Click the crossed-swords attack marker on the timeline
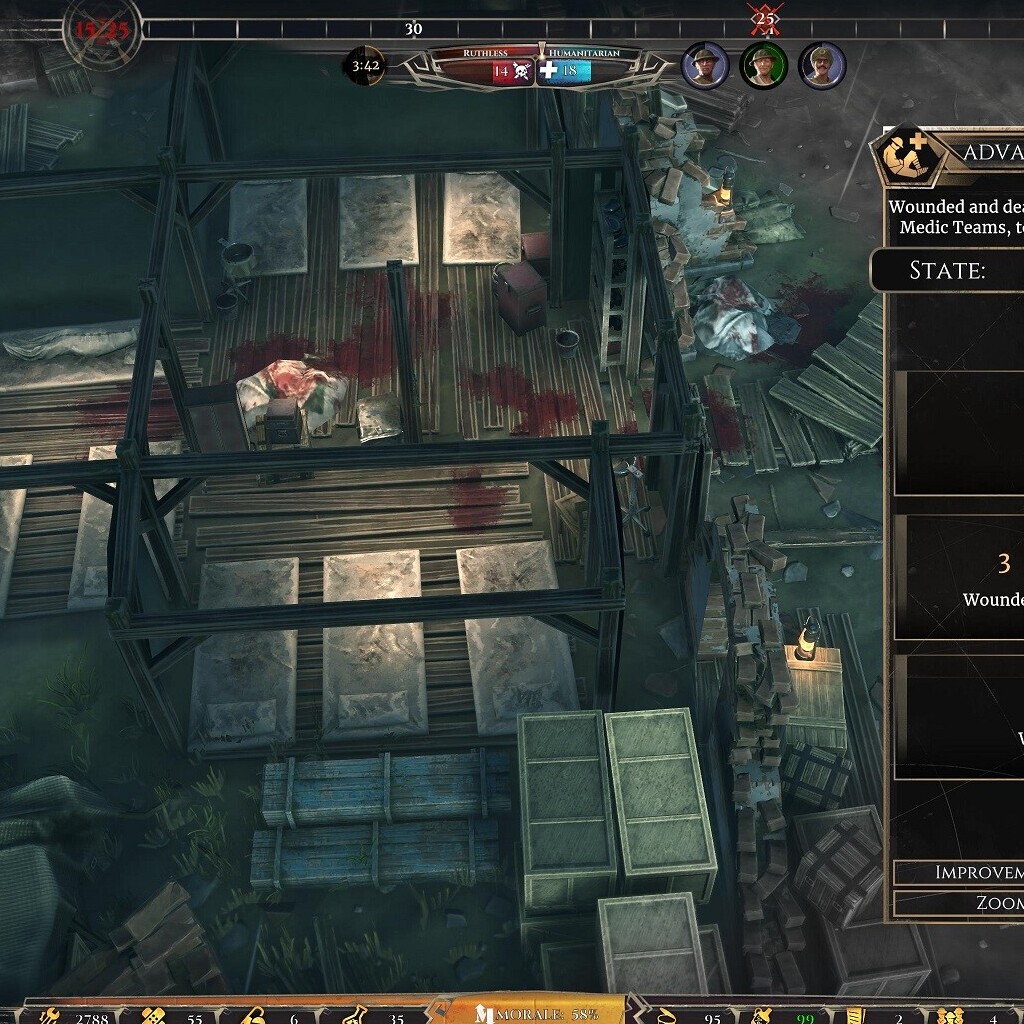 tap(765, 17)
